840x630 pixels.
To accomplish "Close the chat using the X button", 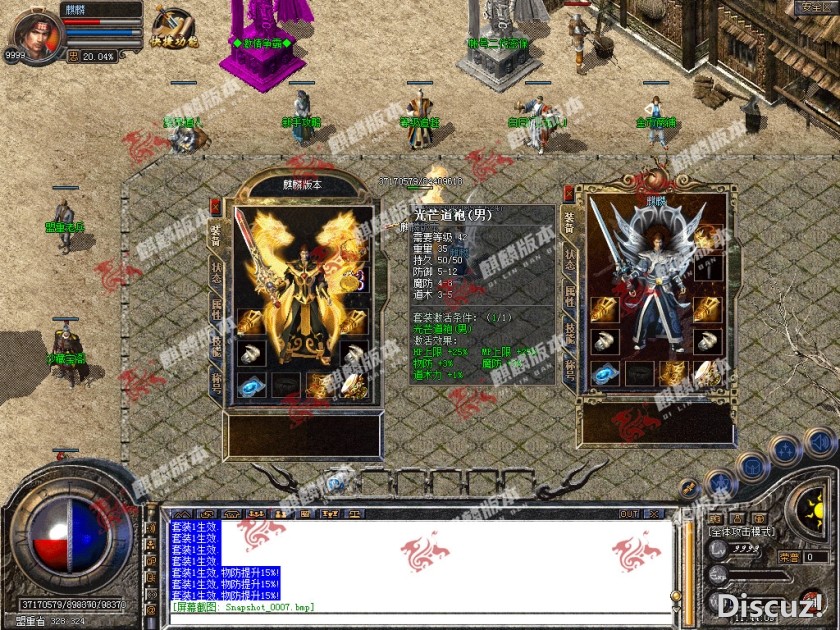I will [655, 514].
